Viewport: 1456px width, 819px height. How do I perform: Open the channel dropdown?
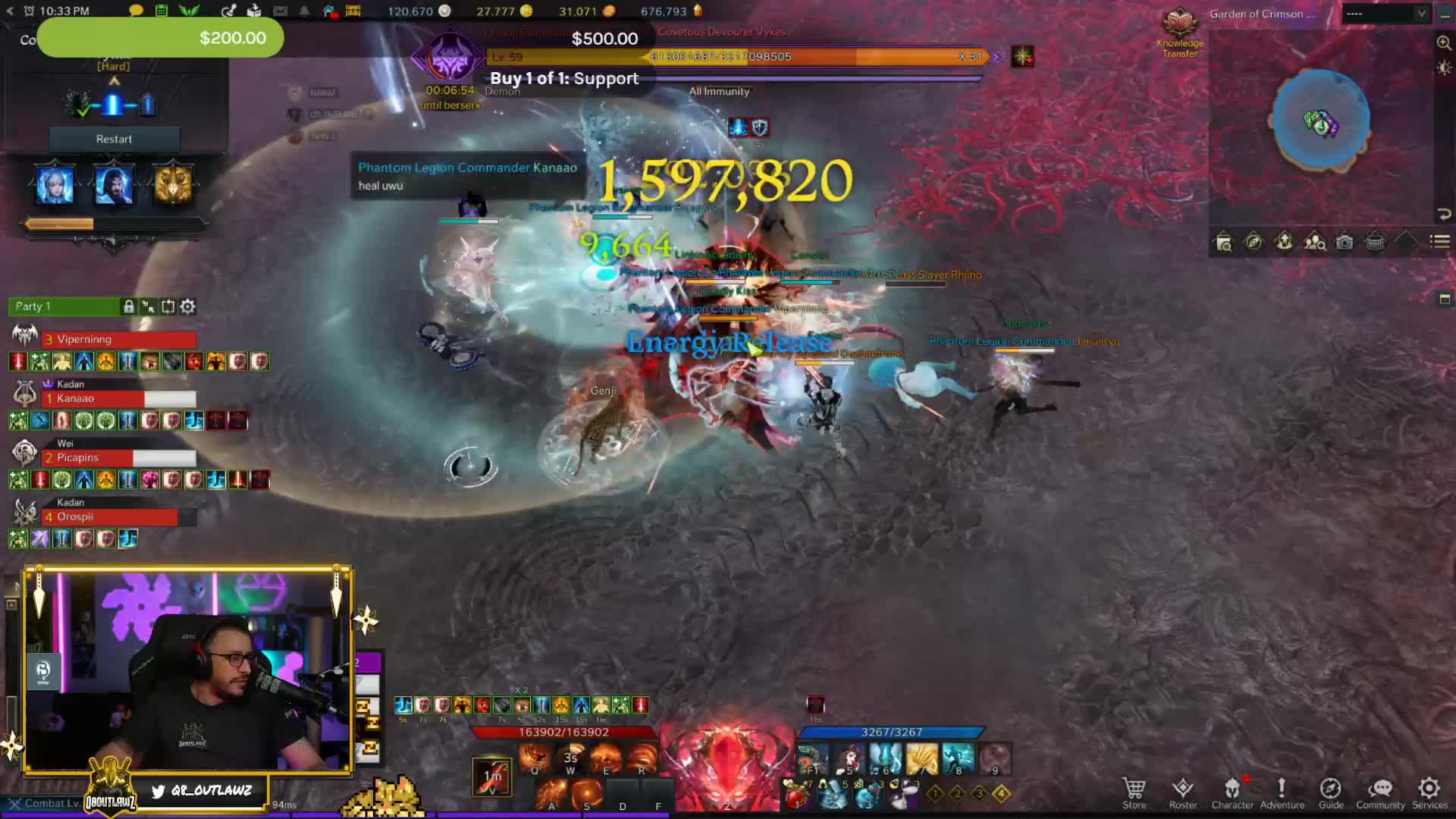(1385, 14)
